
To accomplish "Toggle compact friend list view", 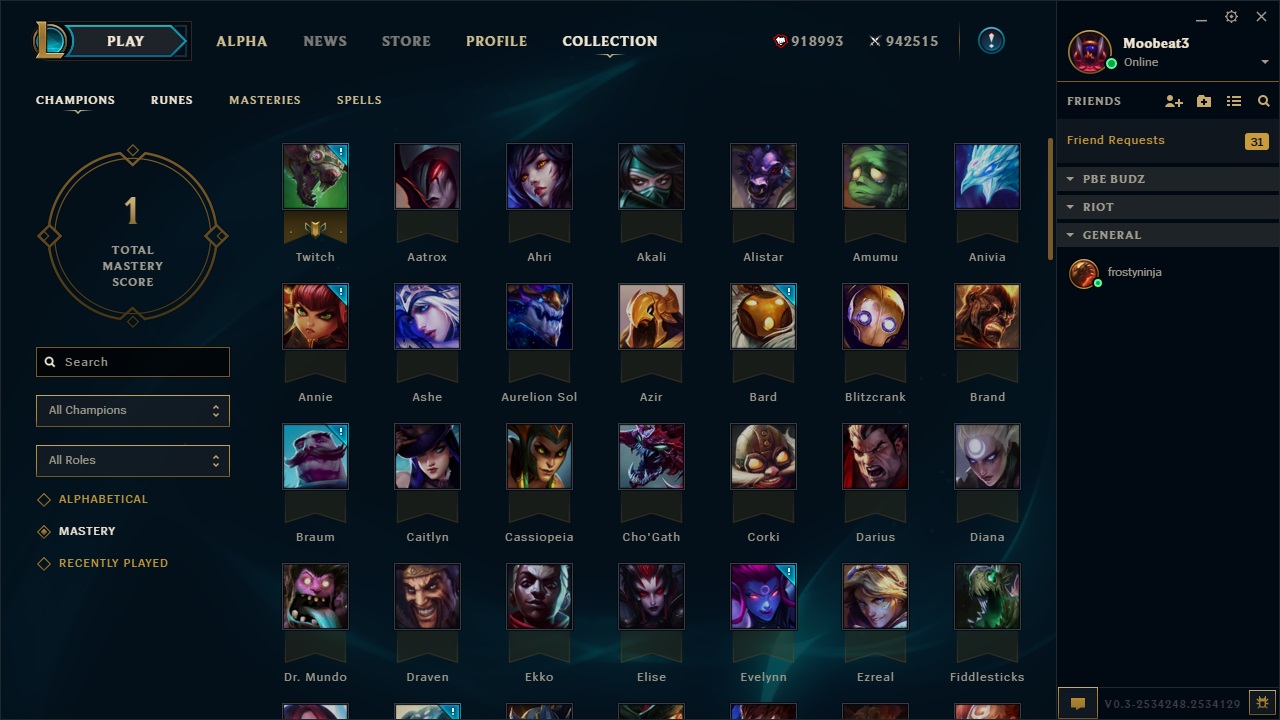I will click(1234, 100).
